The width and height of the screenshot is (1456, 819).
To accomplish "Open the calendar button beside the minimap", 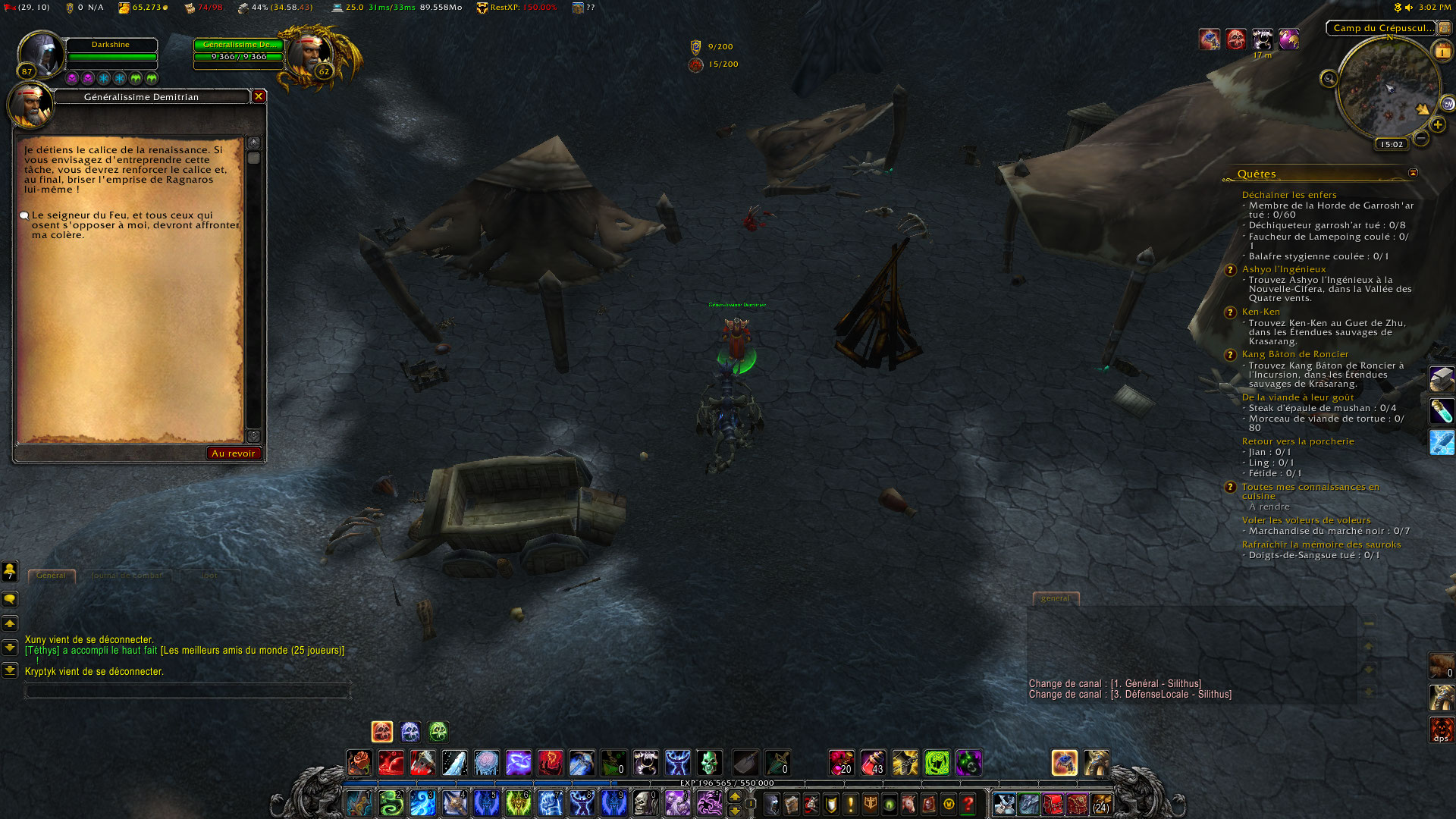I will (1441, 52).
